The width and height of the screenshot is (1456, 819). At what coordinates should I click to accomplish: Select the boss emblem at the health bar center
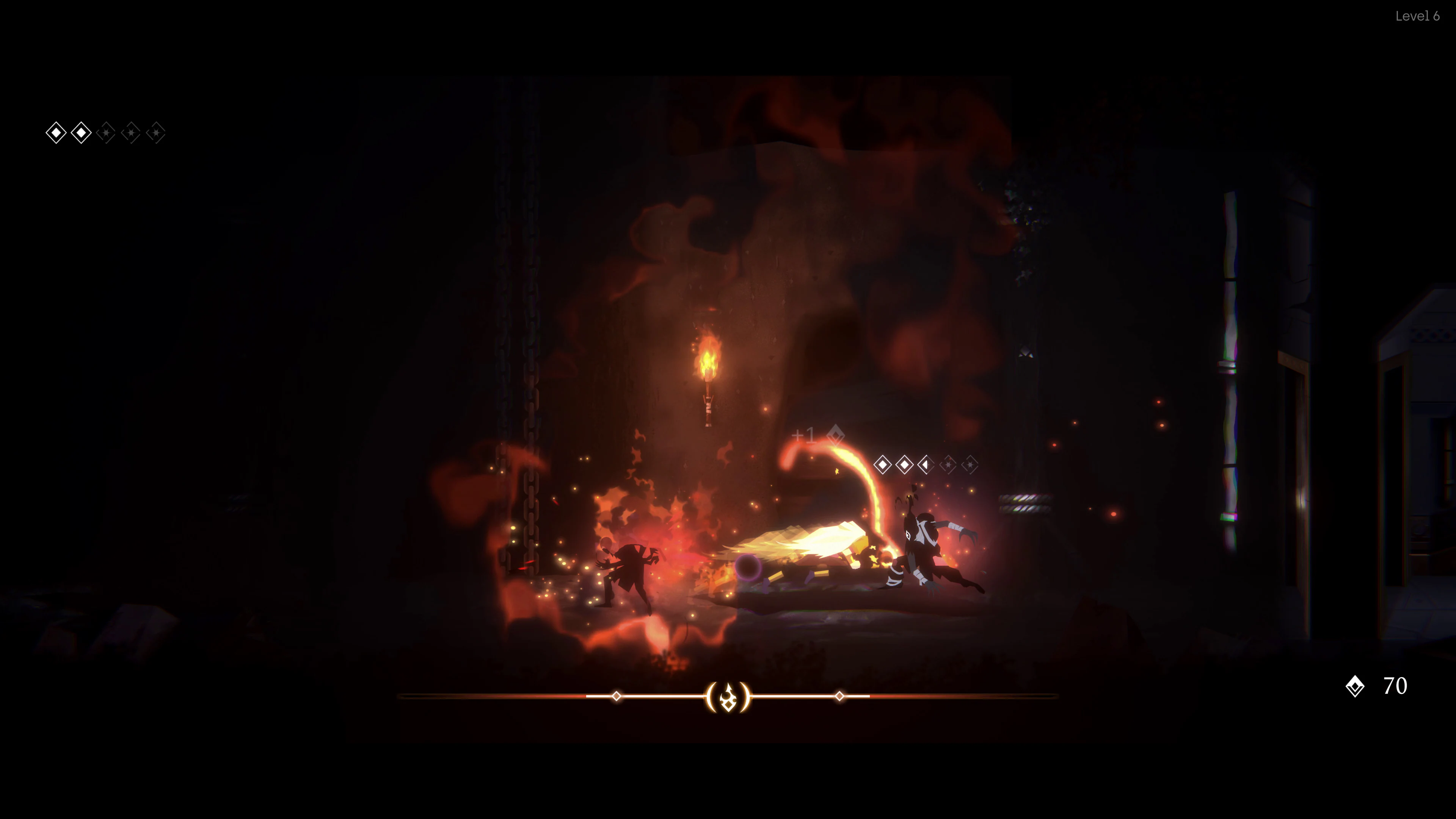[728, 697]
